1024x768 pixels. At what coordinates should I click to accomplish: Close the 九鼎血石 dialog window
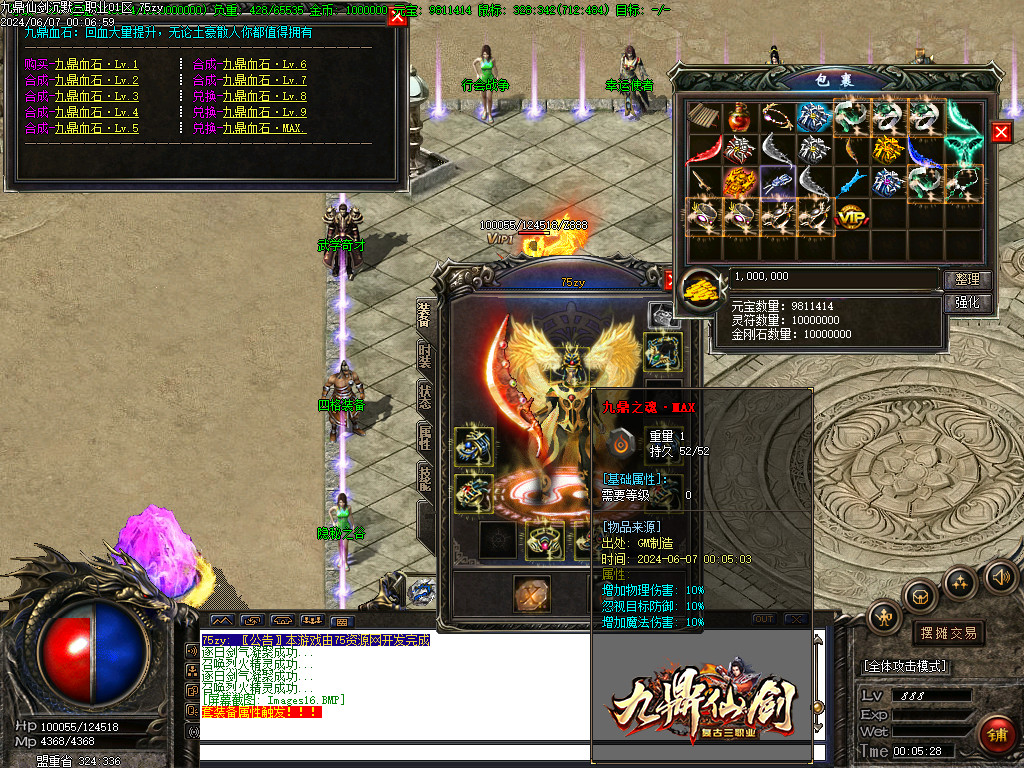point(397,17)
